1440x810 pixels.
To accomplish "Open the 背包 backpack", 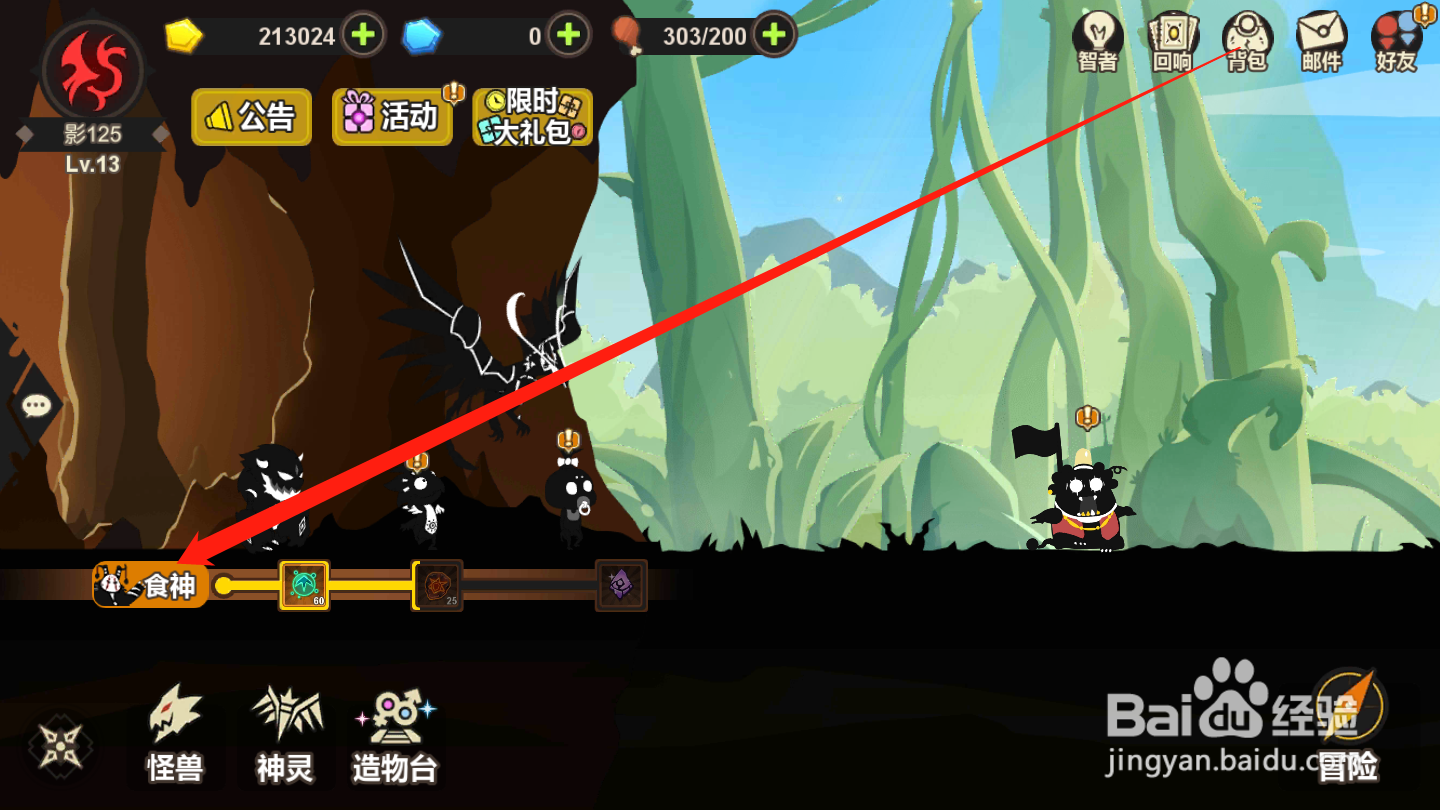I will coord(1246,42).
